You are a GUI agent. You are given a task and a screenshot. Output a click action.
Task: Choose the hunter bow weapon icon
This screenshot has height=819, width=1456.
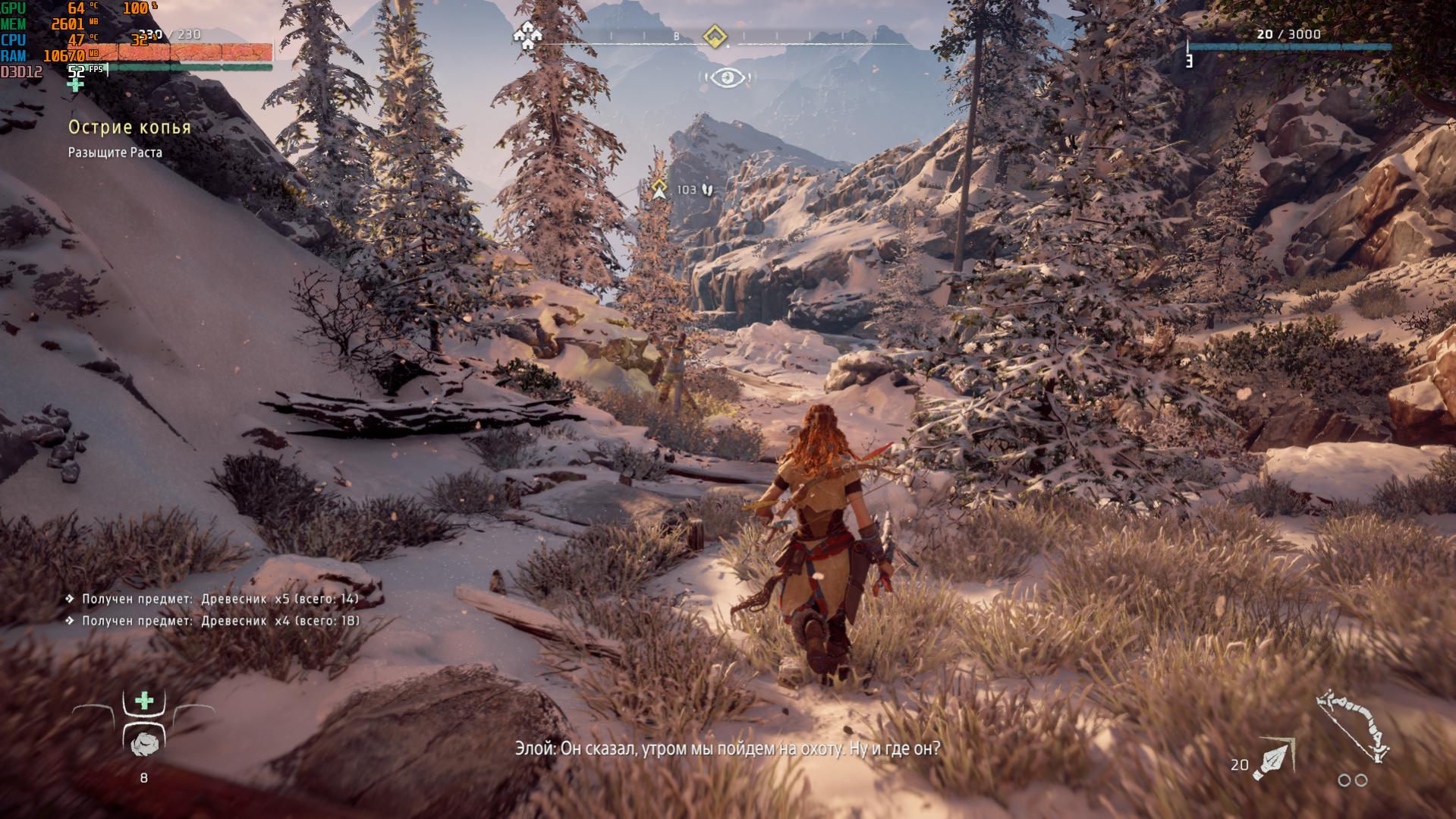click(x=1354, y=725)
